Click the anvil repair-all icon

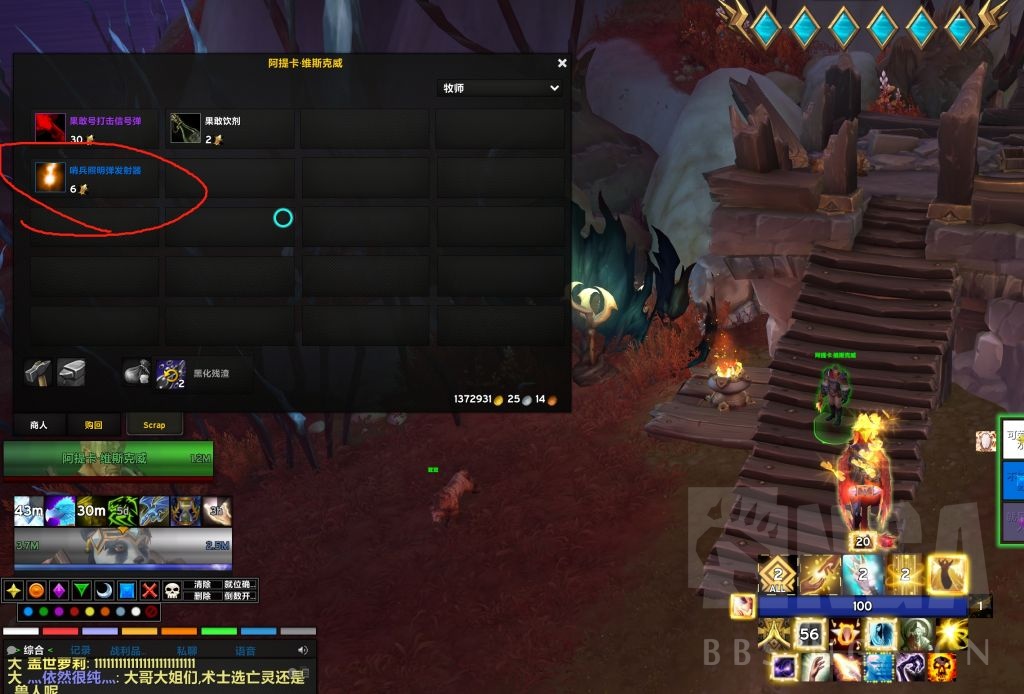point(71,373)
